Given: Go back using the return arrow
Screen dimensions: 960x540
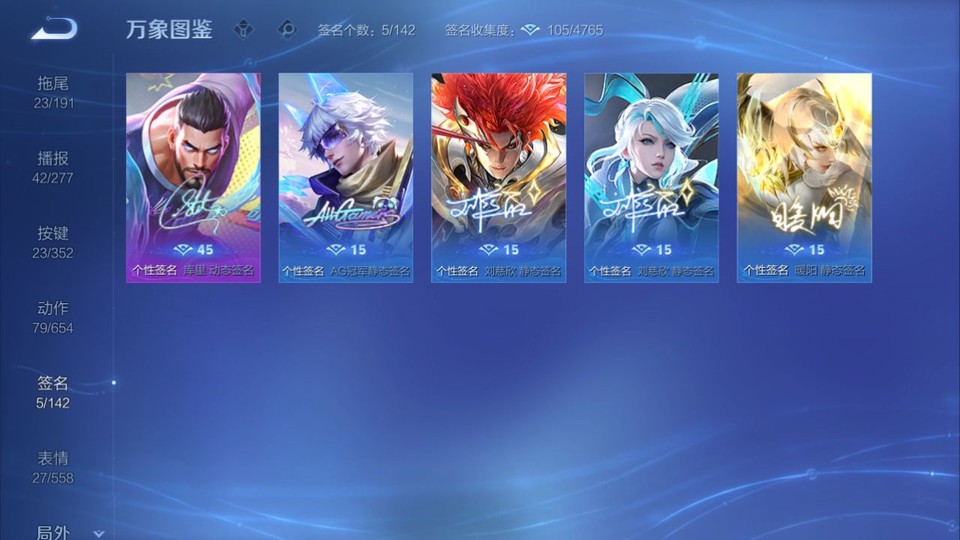Looking at the screenshot, I should 54,29.
